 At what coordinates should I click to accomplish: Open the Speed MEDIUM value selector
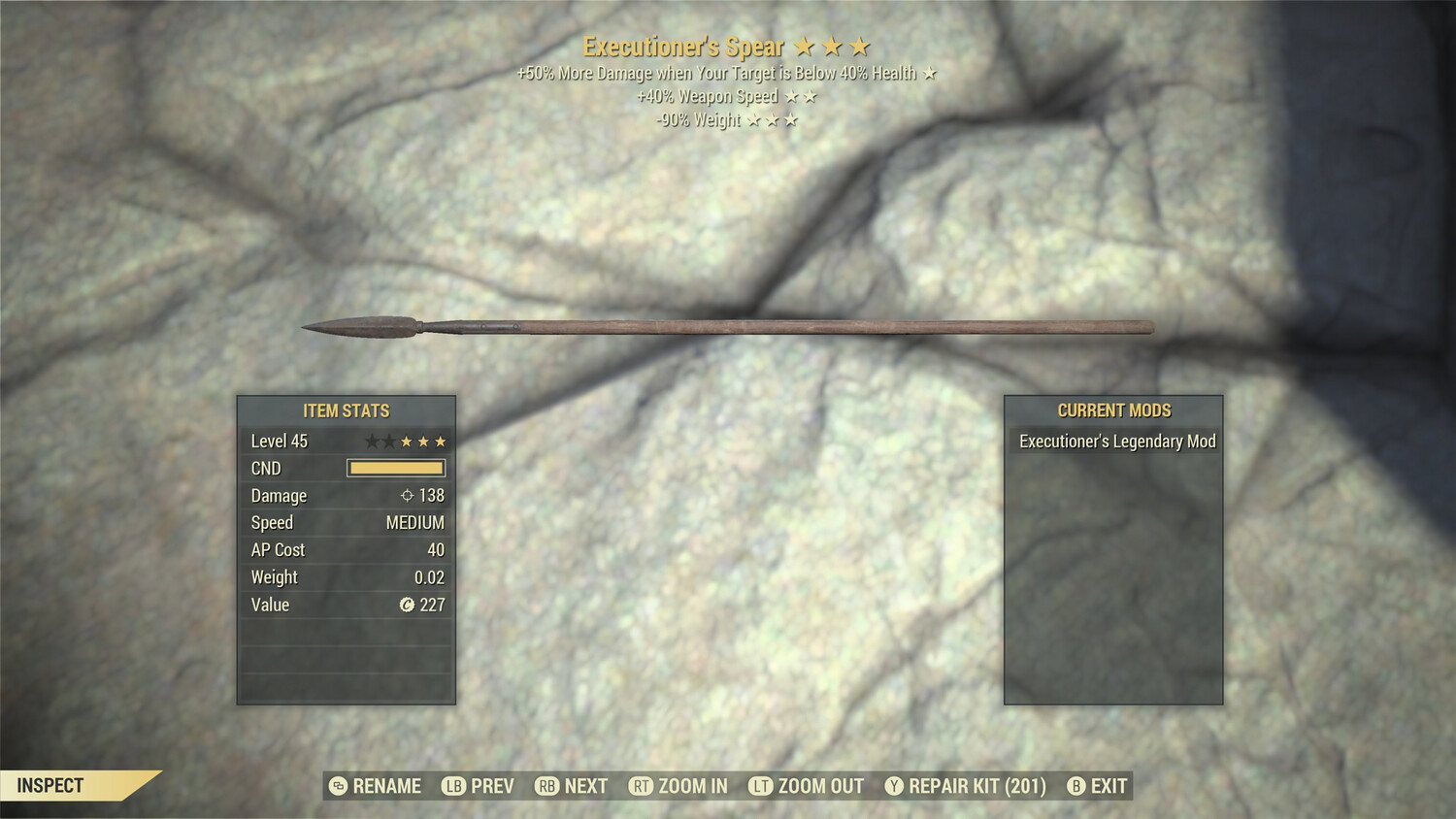(415, 522)
